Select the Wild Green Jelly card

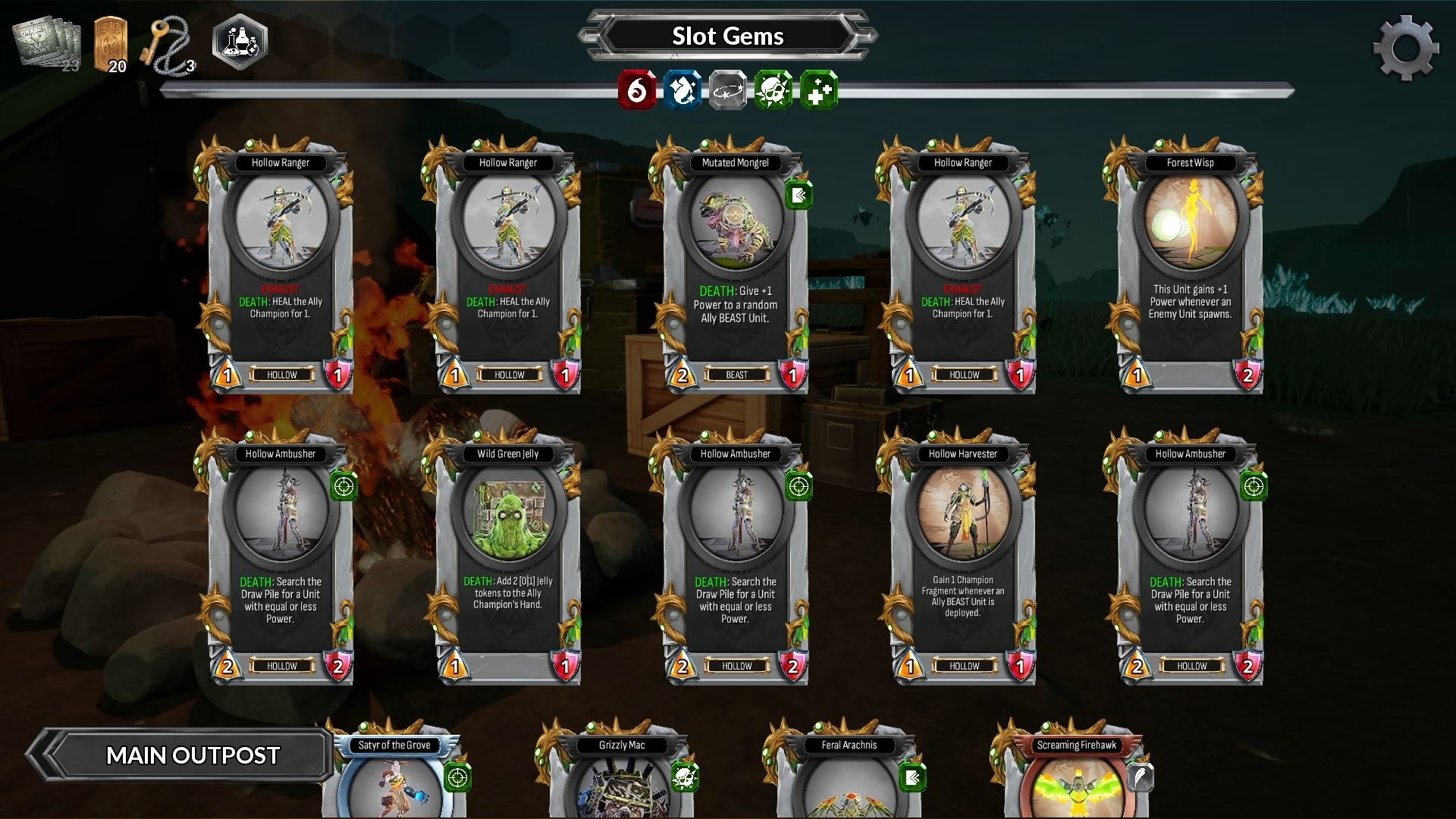pos(510,557)
